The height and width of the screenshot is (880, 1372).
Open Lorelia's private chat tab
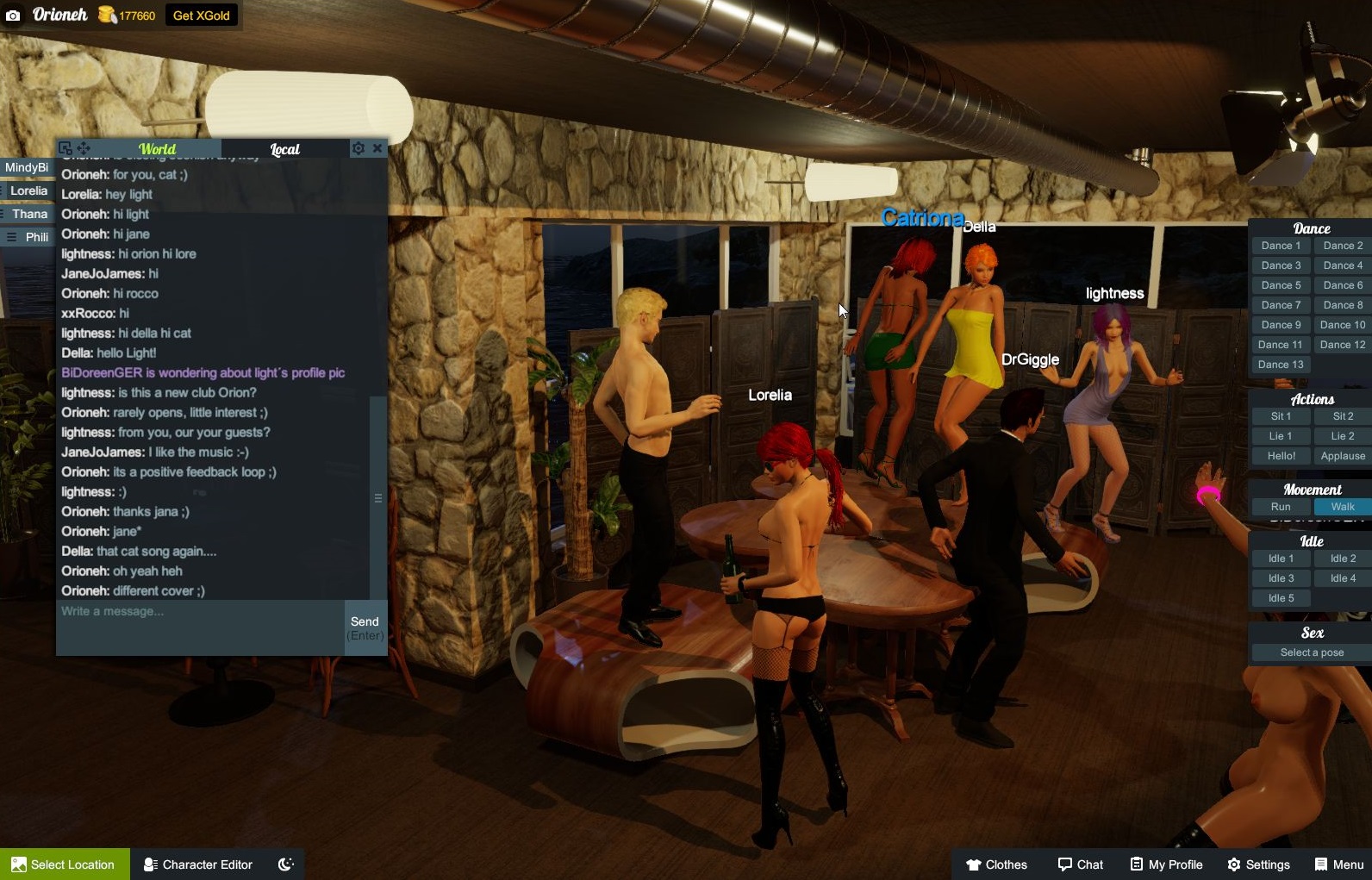(28, 190)
